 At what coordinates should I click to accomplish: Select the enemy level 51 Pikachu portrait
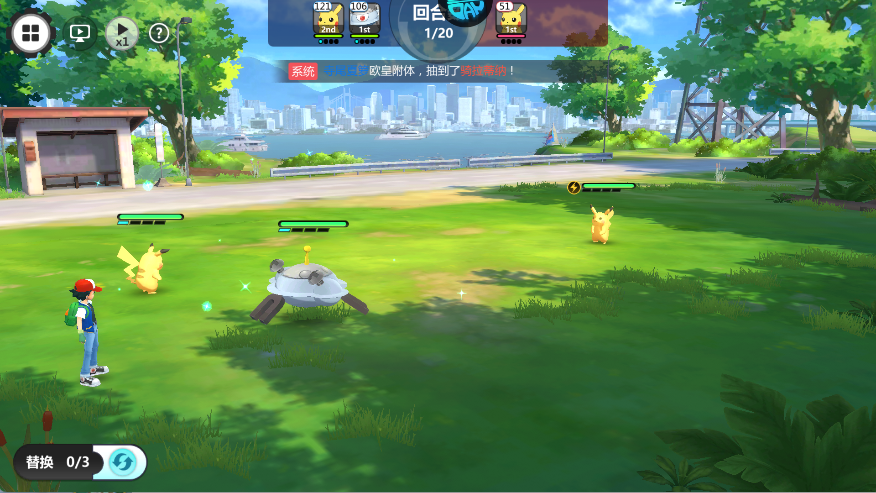511,19
